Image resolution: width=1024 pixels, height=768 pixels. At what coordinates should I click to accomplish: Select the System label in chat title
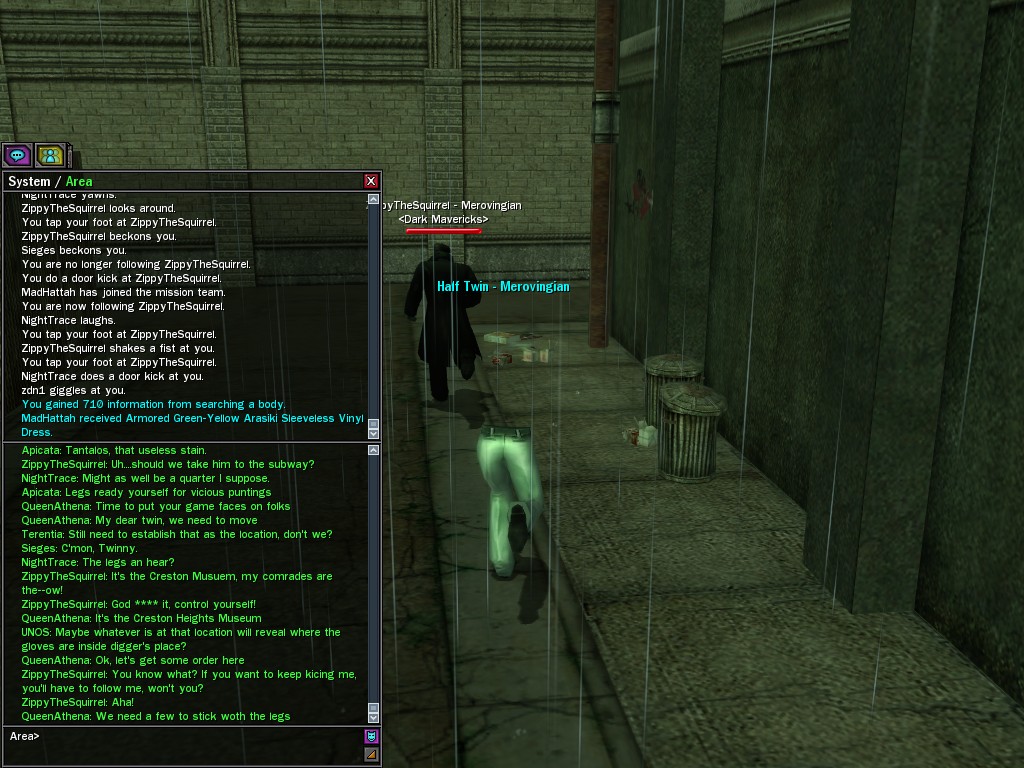point(29,182)
